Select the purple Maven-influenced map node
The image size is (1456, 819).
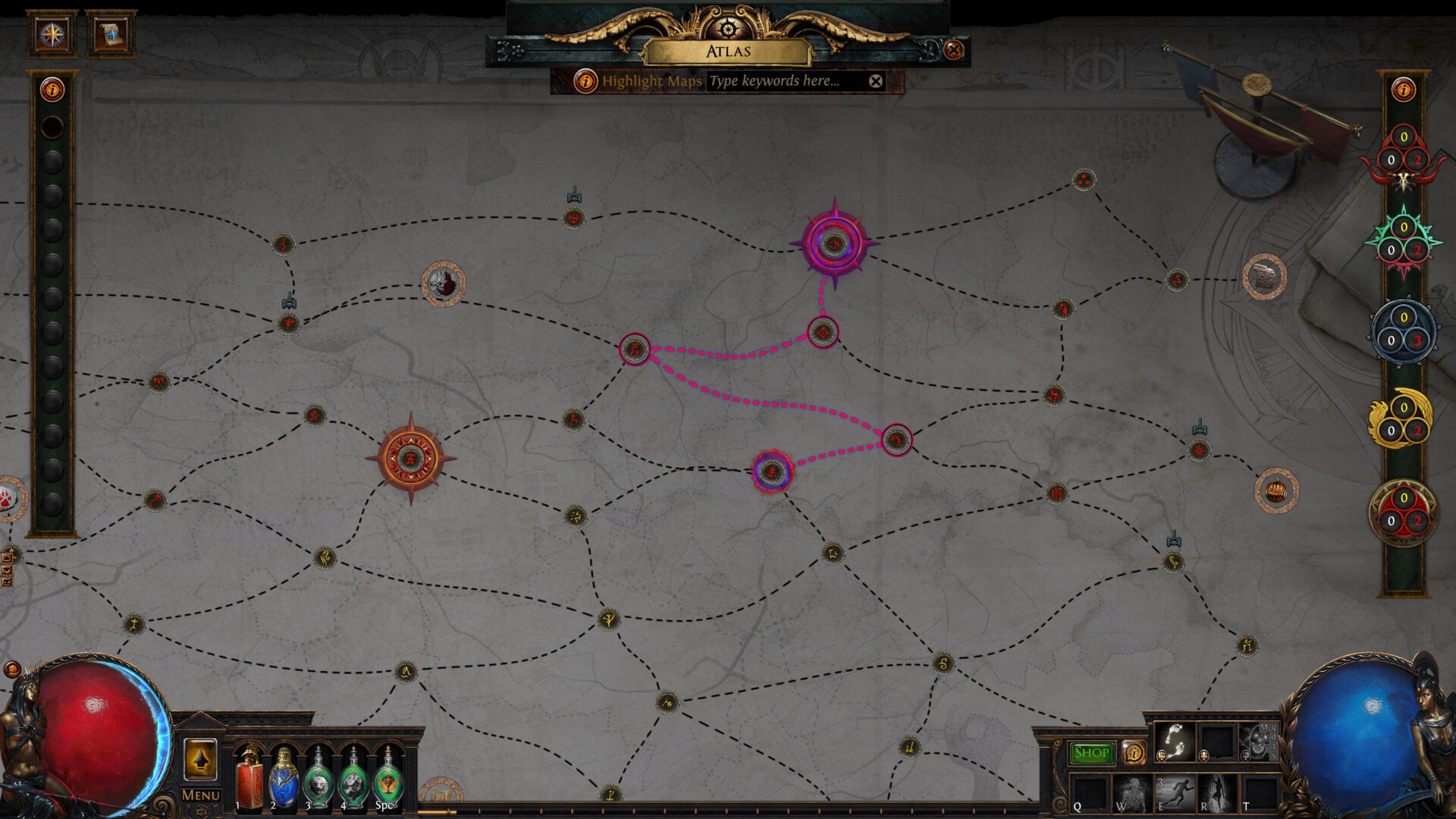coord(835,244)
